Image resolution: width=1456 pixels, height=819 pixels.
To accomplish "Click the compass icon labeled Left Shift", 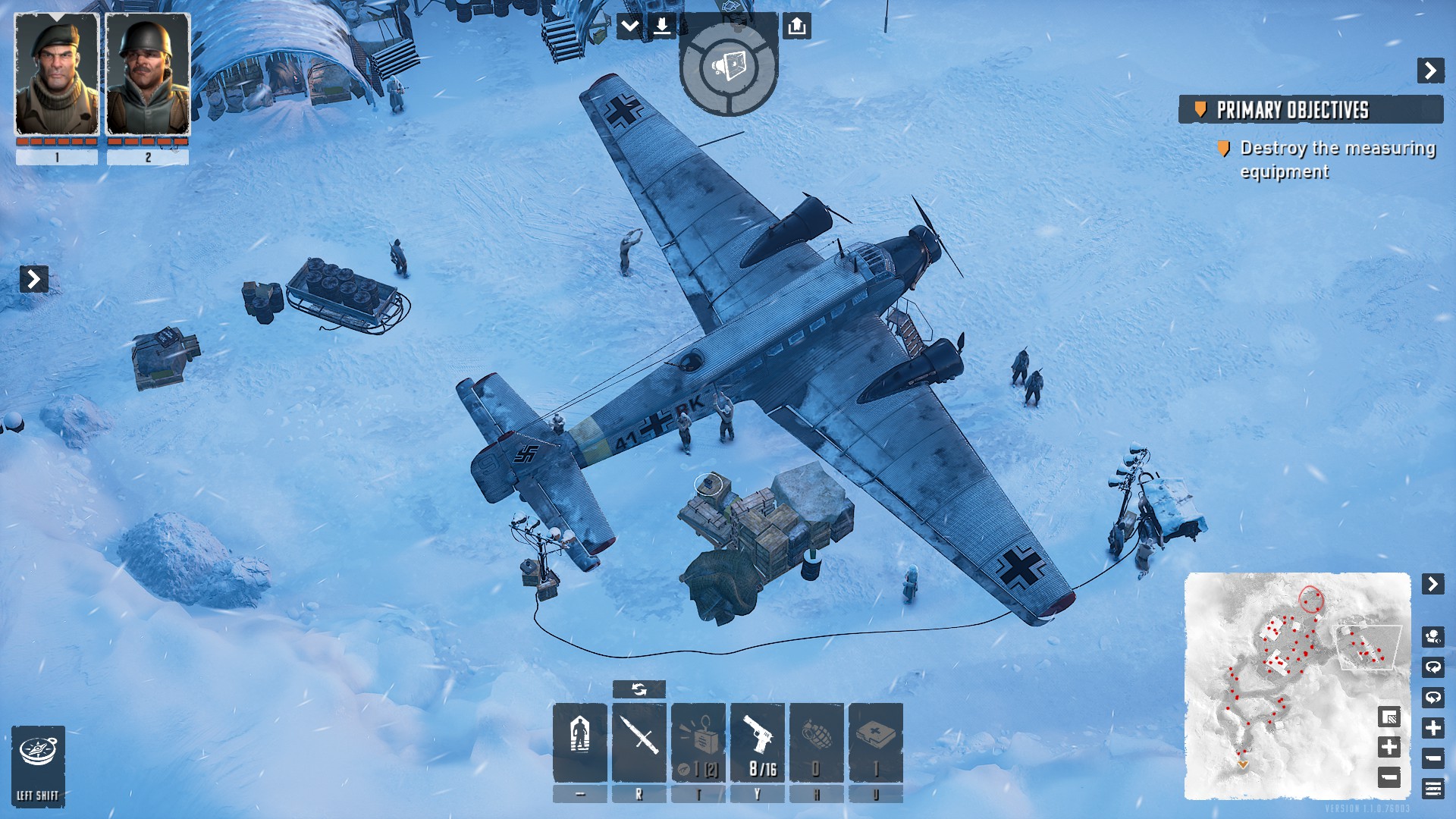I will (38, 766).
